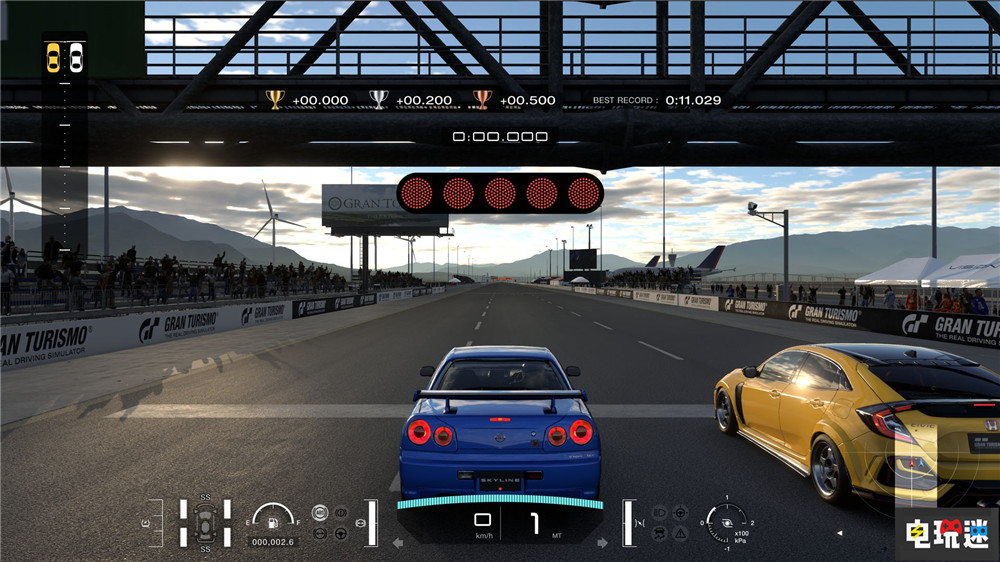Click the right turn arrow indicator
The width and height of the screenshot is (1000, 562).
[602, 542]
